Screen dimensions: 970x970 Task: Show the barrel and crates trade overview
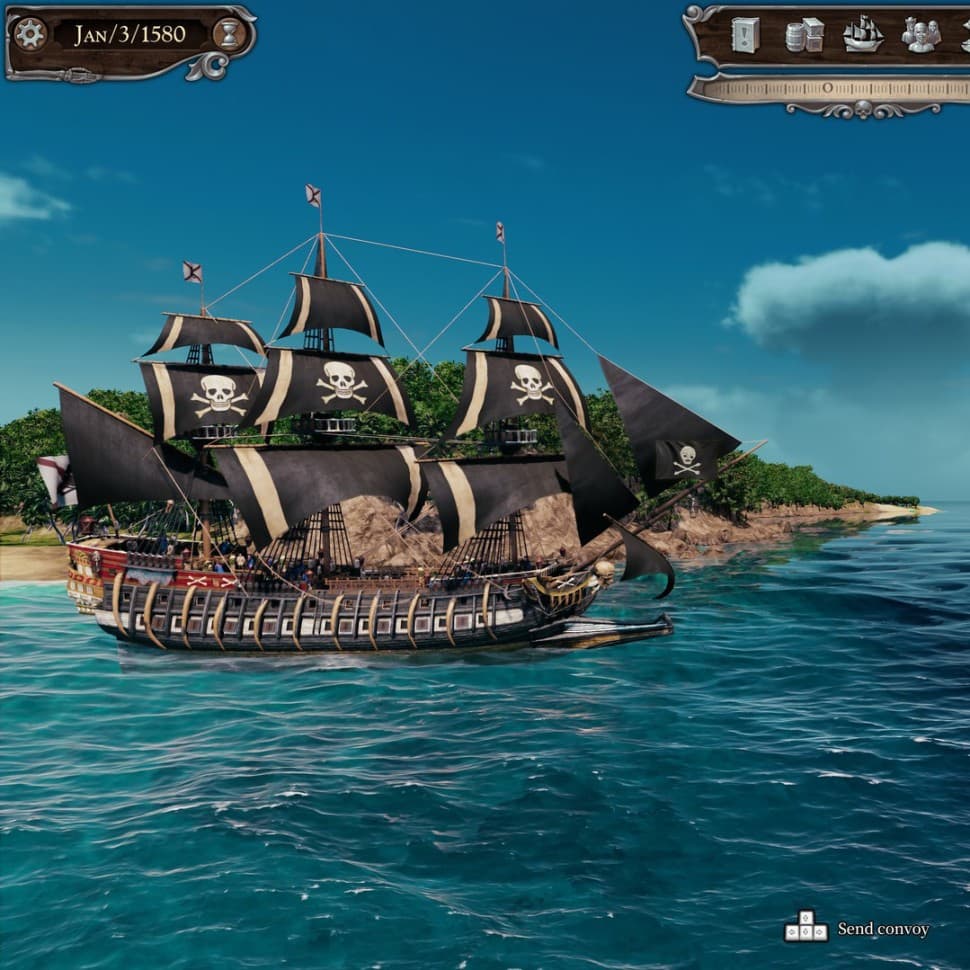pyautogui.click(x=804, y=35)
